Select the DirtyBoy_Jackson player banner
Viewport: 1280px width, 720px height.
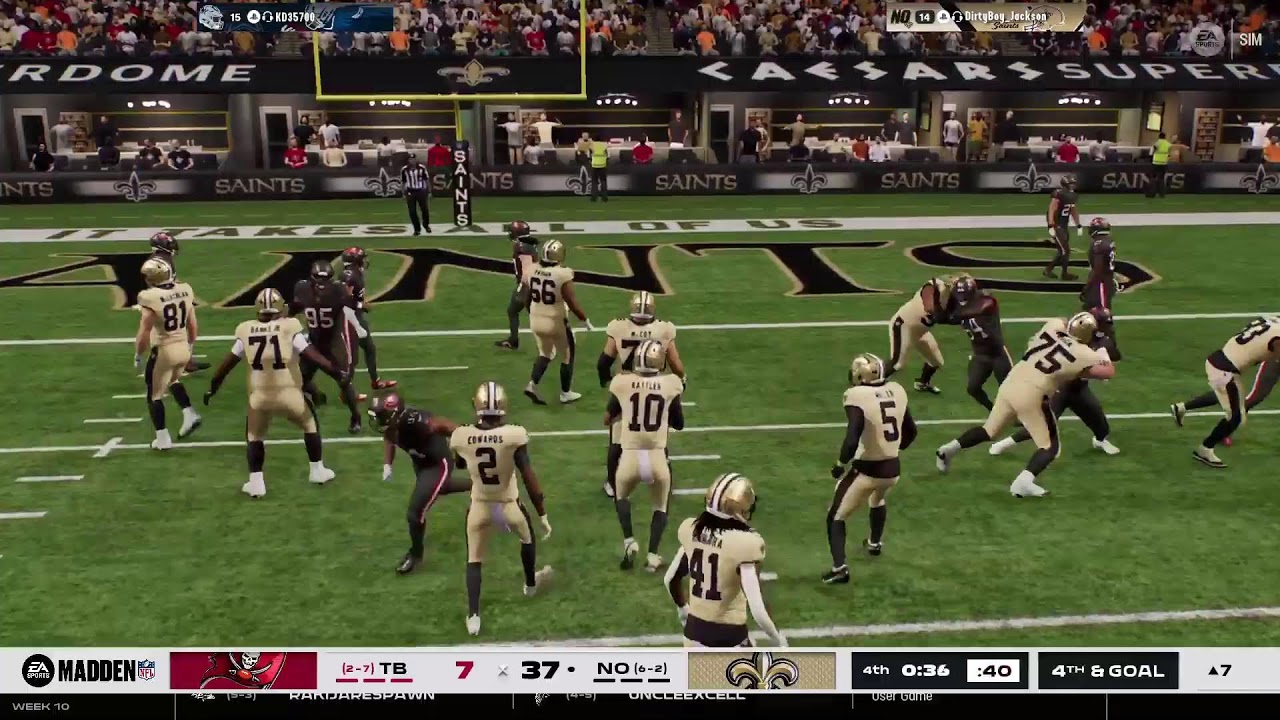click(x=984, y=17)
